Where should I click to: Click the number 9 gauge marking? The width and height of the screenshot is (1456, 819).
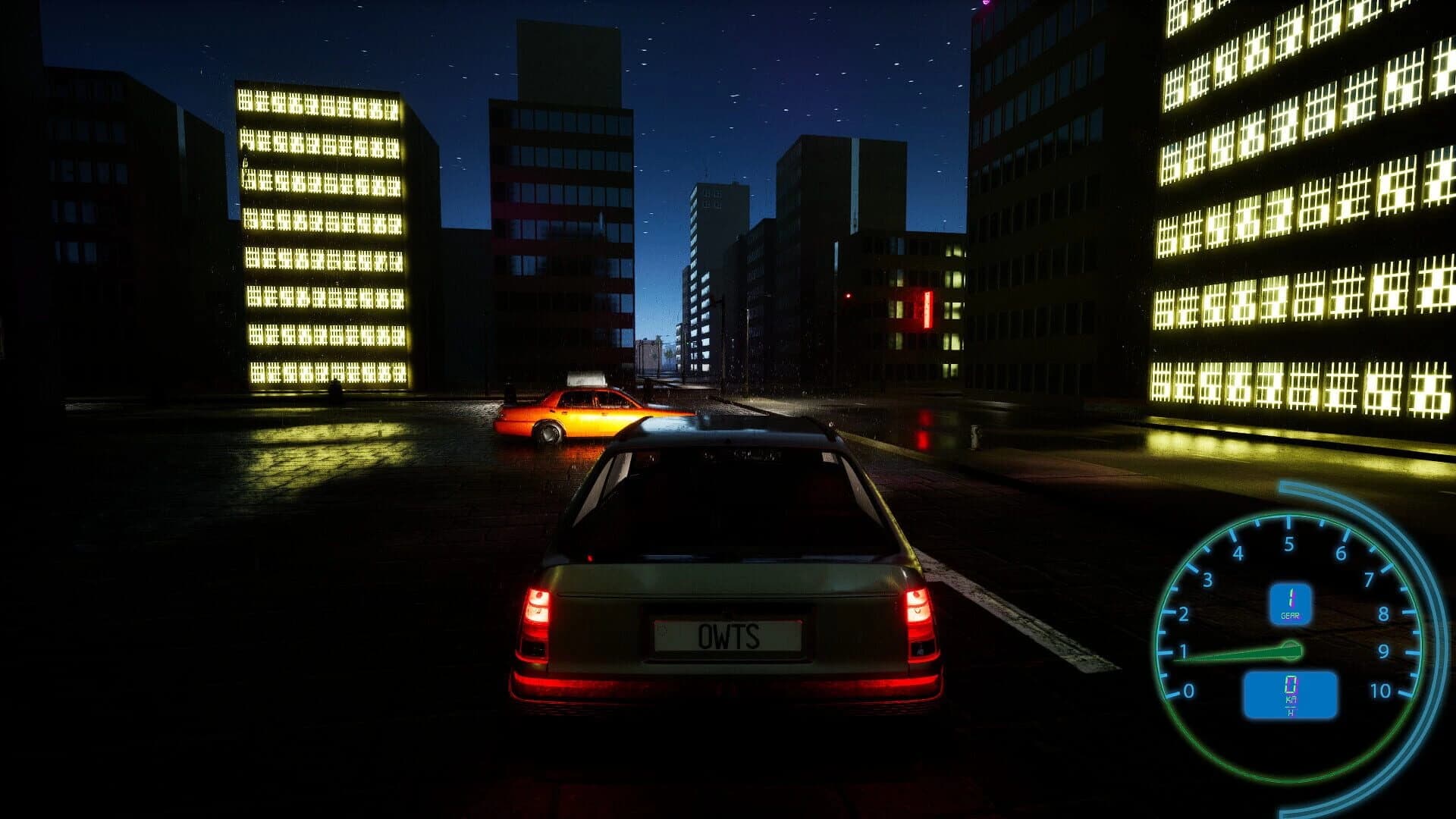pos(1385,650)
